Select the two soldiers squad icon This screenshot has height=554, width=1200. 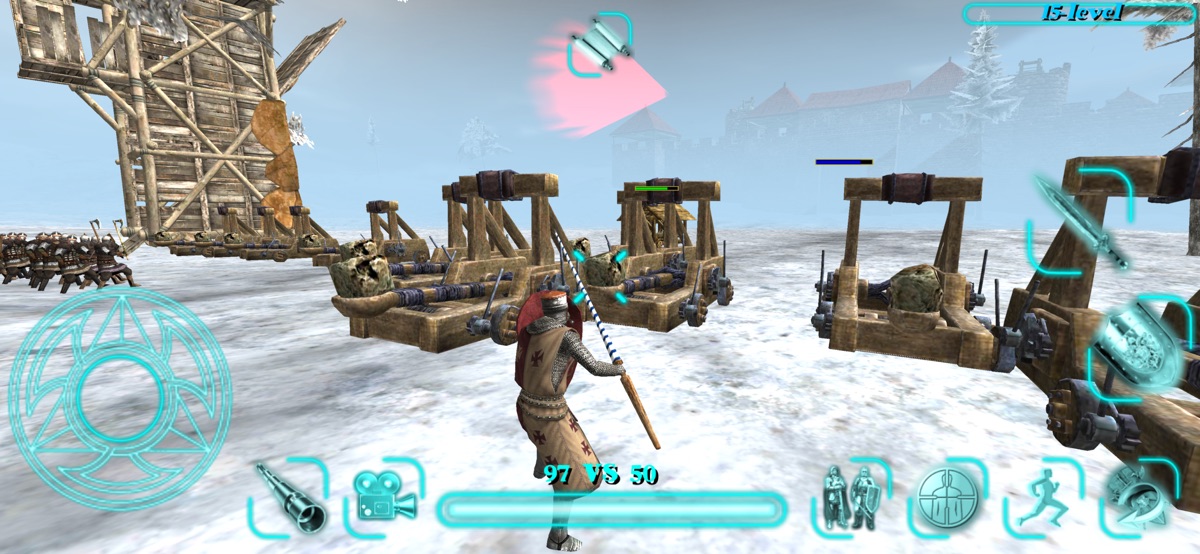849,497
